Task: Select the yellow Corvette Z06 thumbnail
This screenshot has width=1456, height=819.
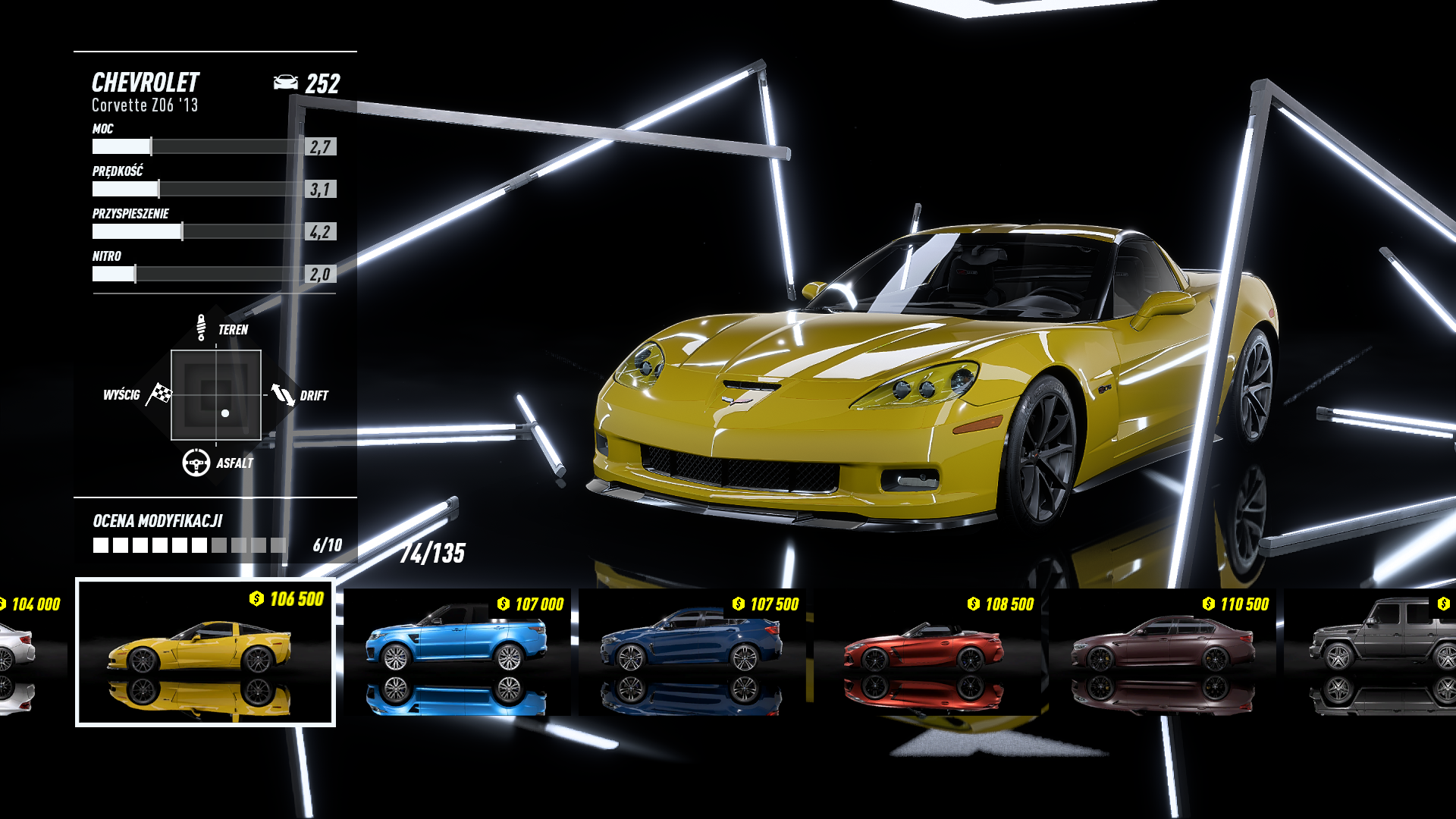Action: 205,652
